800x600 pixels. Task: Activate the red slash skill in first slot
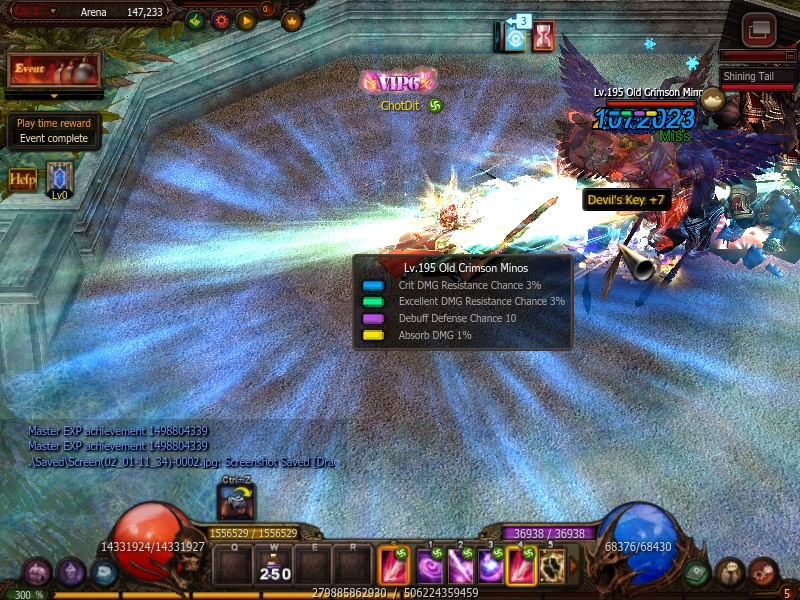coord(393,566)
